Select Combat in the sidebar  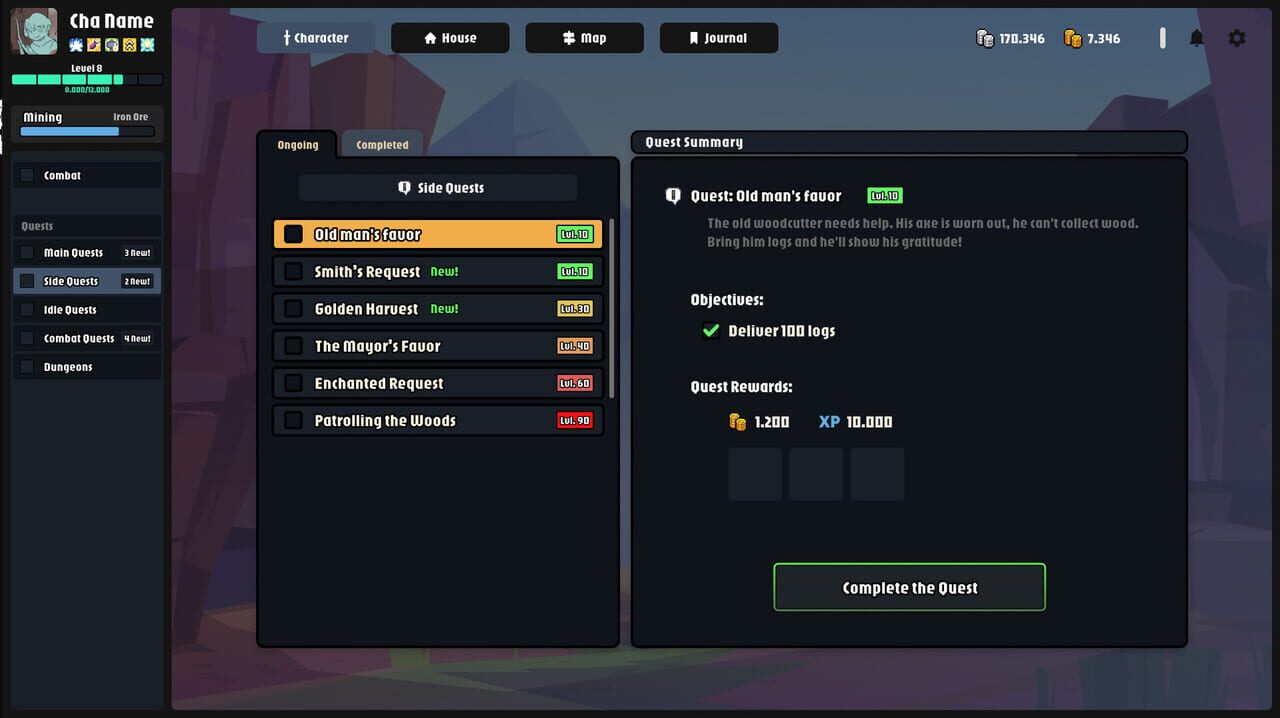tap(86, 176)
